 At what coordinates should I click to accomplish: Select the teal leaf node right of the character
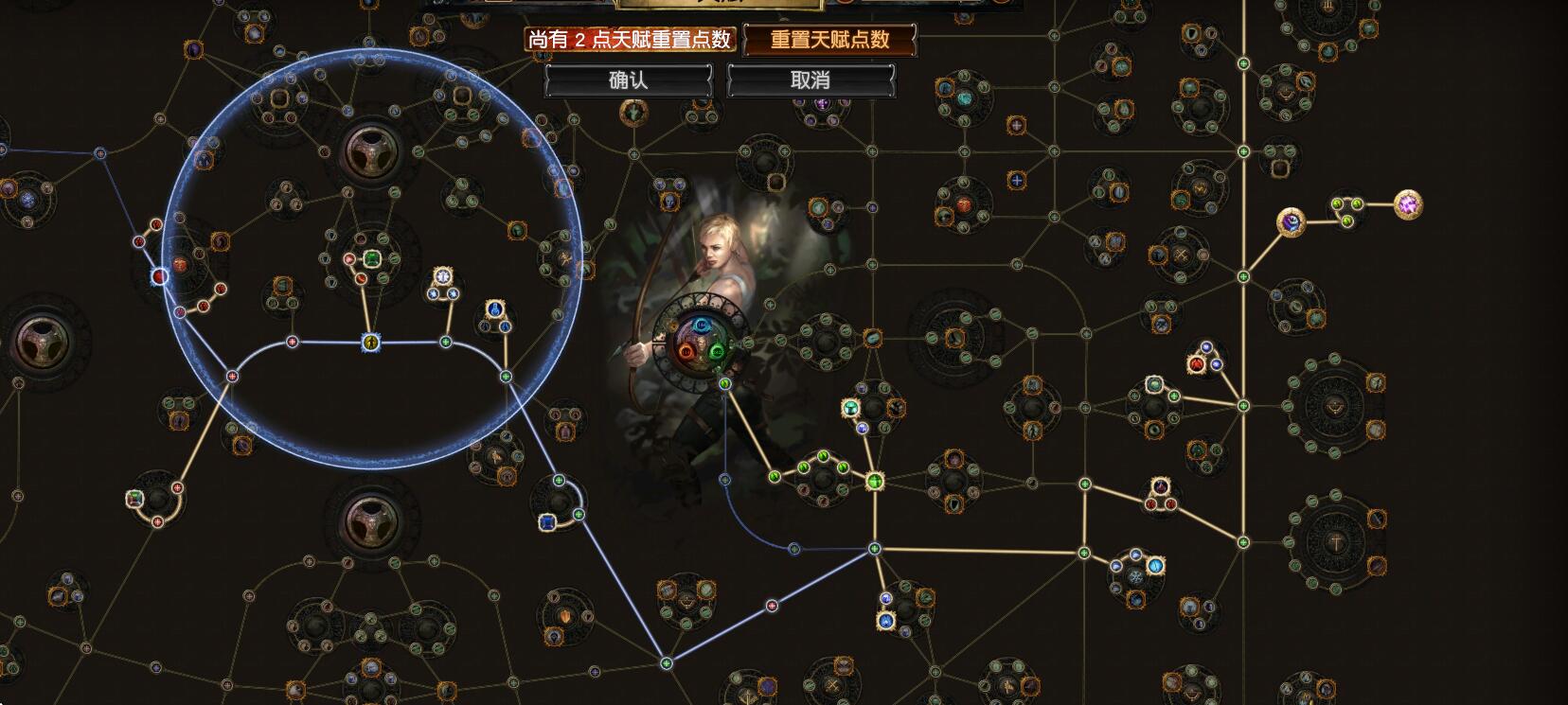(724, 384)
